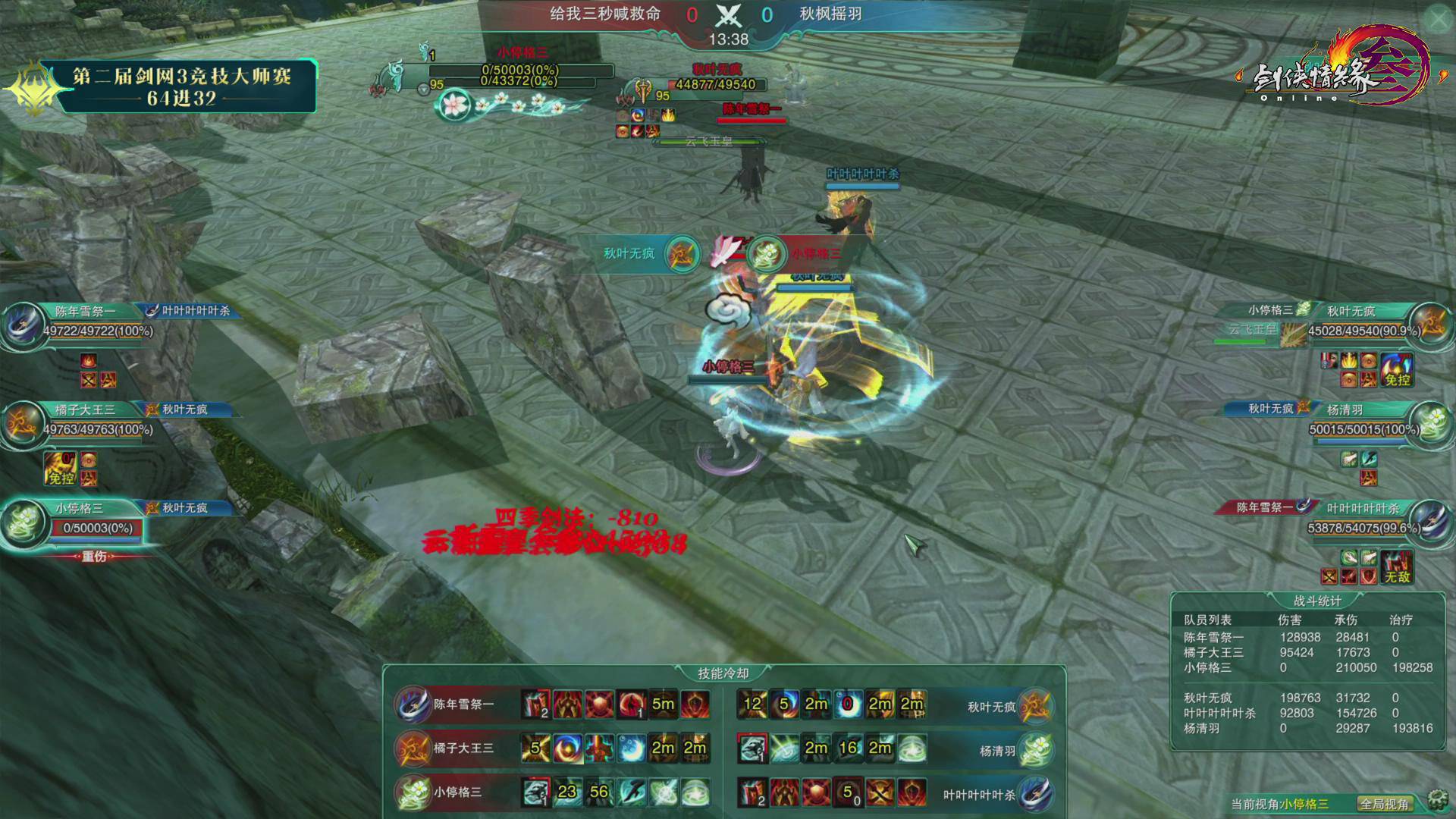Sort battle stats by 治疗 column

pyautogui.click(x=1400, y=620)
